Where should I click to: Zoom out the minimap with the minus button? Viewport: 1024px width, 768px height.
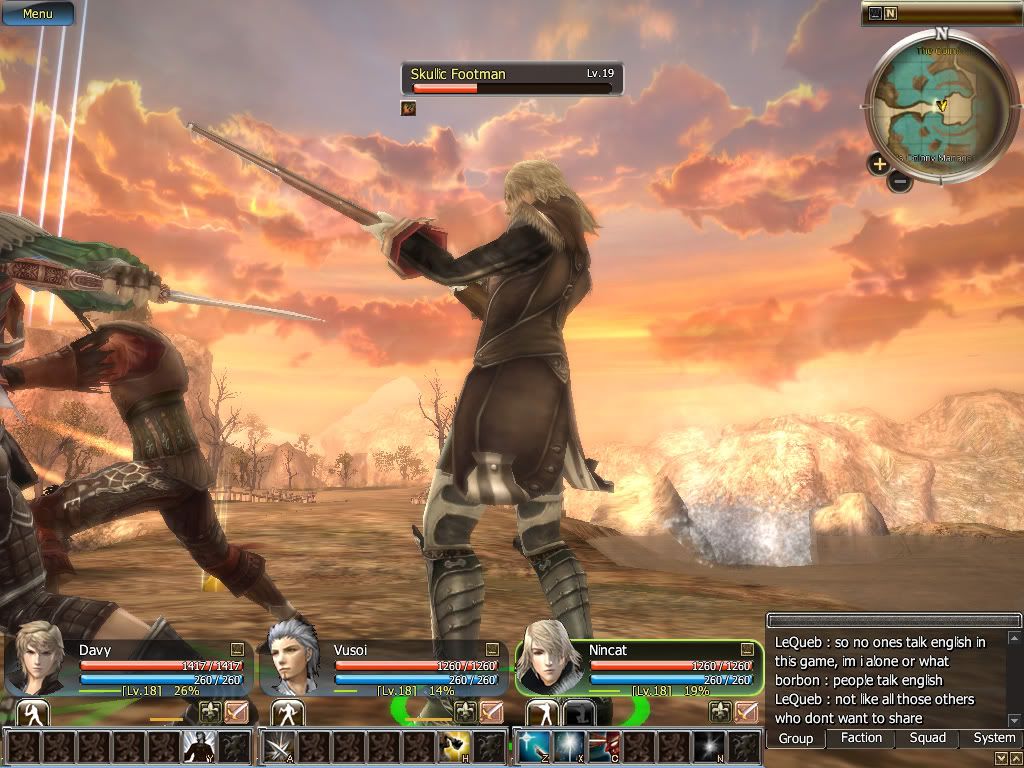click(x=900, y=181)
